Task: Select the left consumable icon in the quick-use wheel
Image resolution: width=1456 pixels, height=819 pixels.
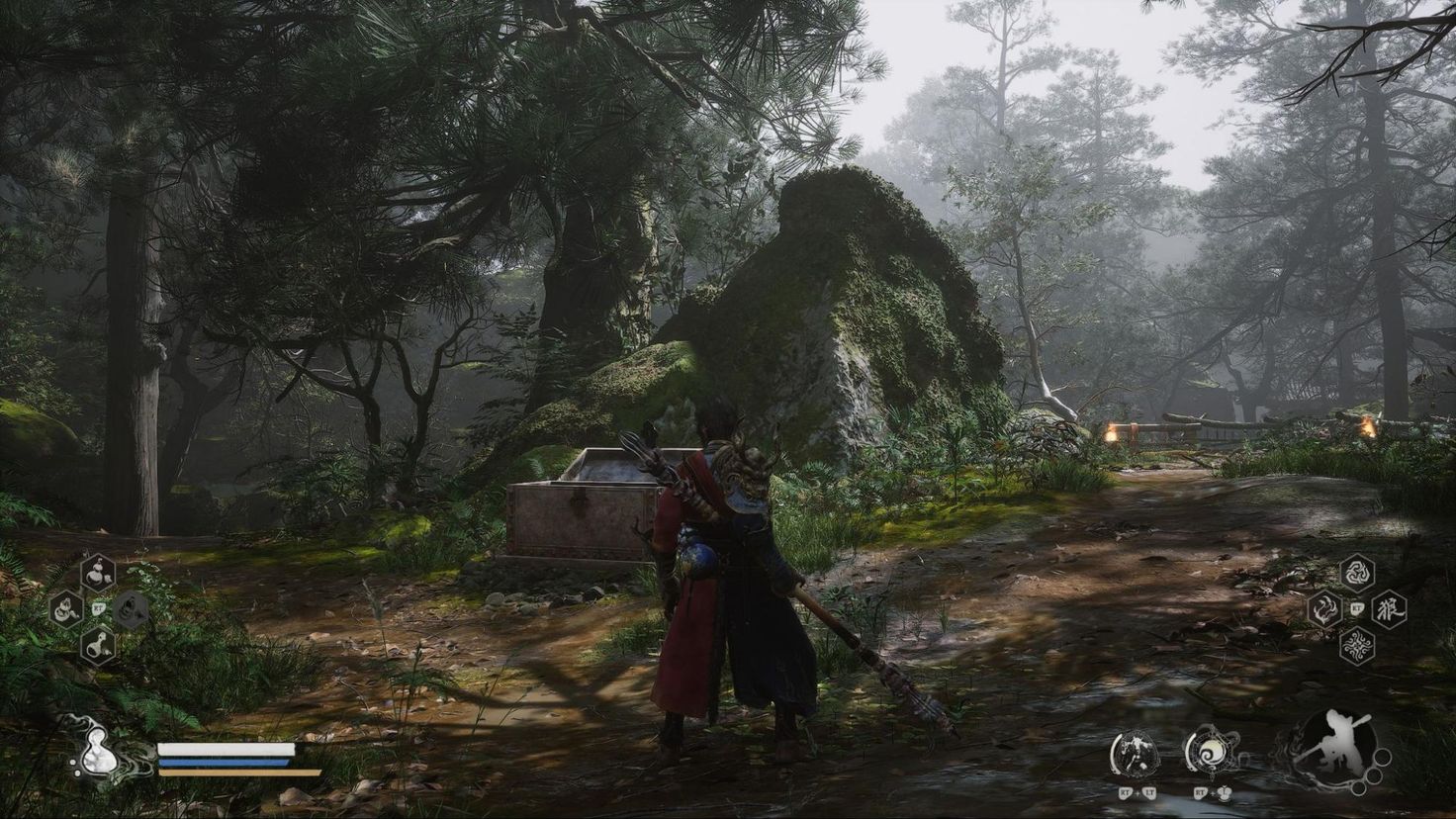Action: [x=66, y=609]
